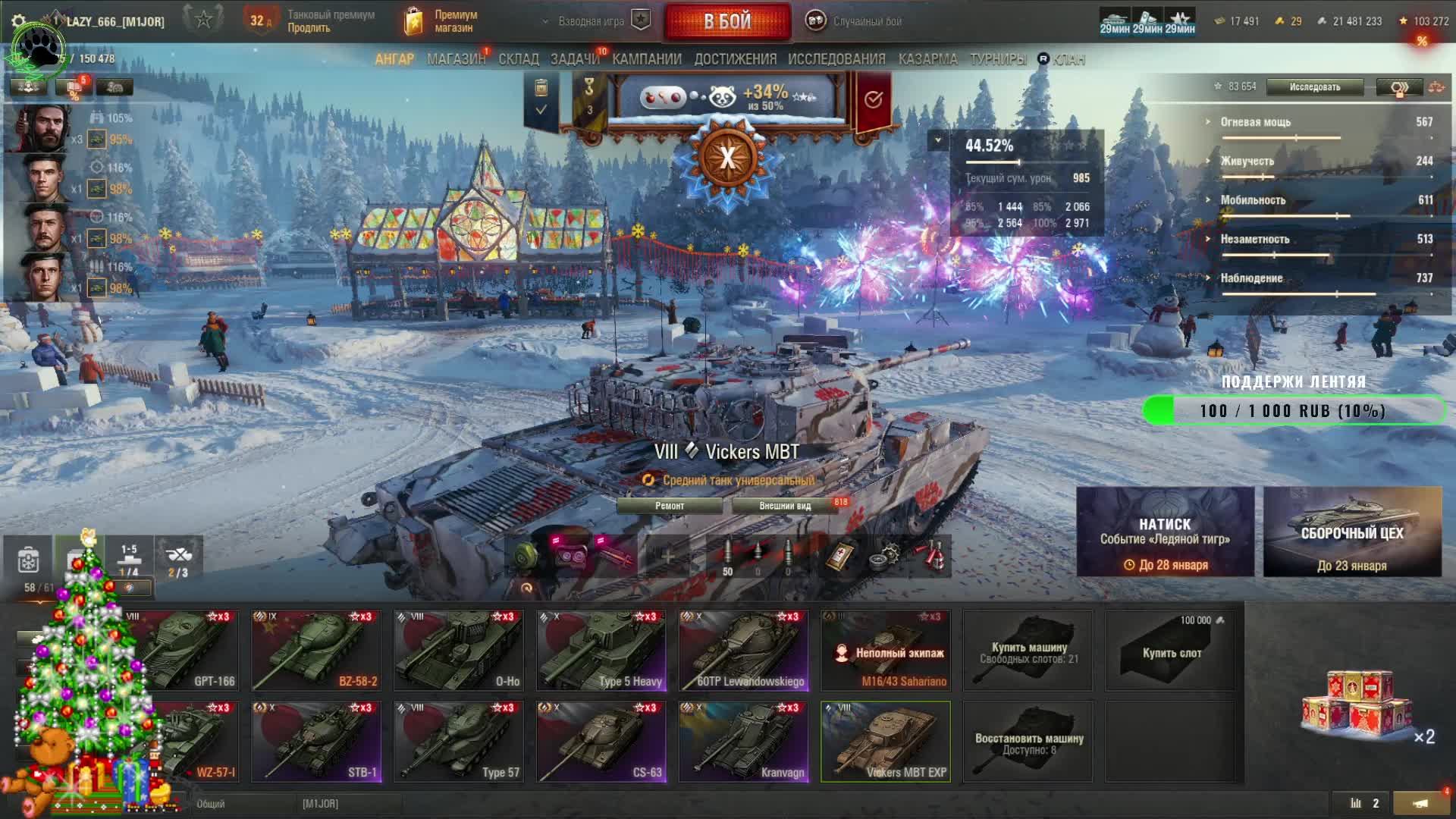Viewport: 1456px width, 819px height.
Task: Open the Восстановить машину tile
Action: pos(1028,742)
